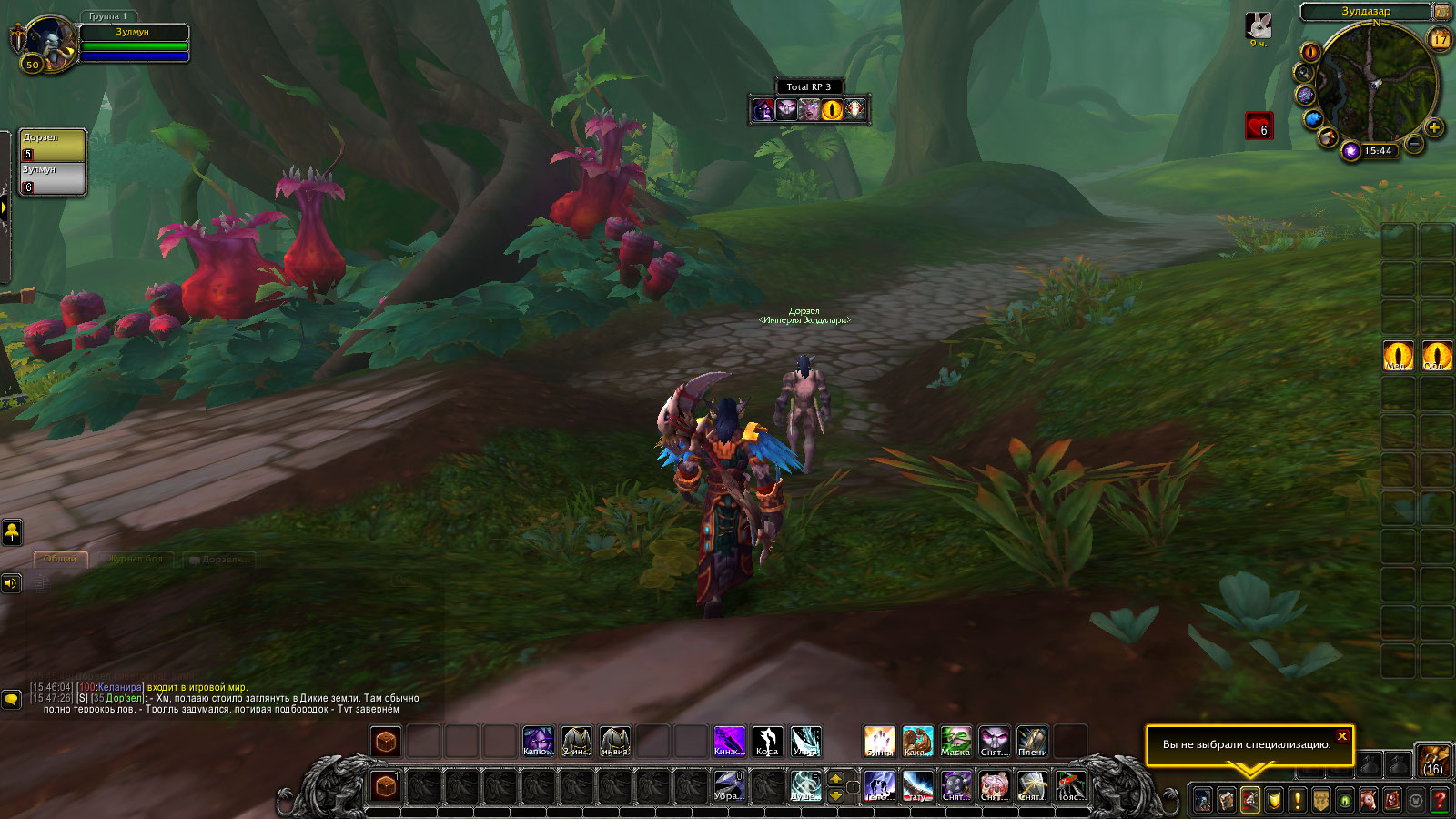Switch to the Общий chat tab
The width and height of the screenshot is (1456, 819).
tap(60, 559)
